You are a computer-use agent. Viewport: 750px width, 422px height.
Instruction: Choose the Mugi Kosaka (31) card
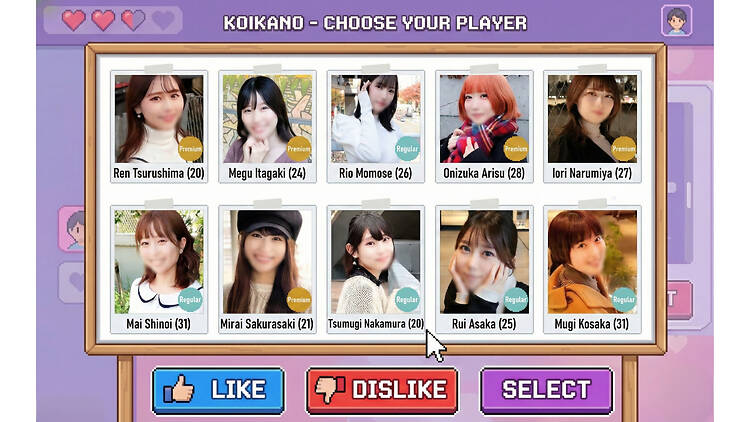tap(592, 268)
